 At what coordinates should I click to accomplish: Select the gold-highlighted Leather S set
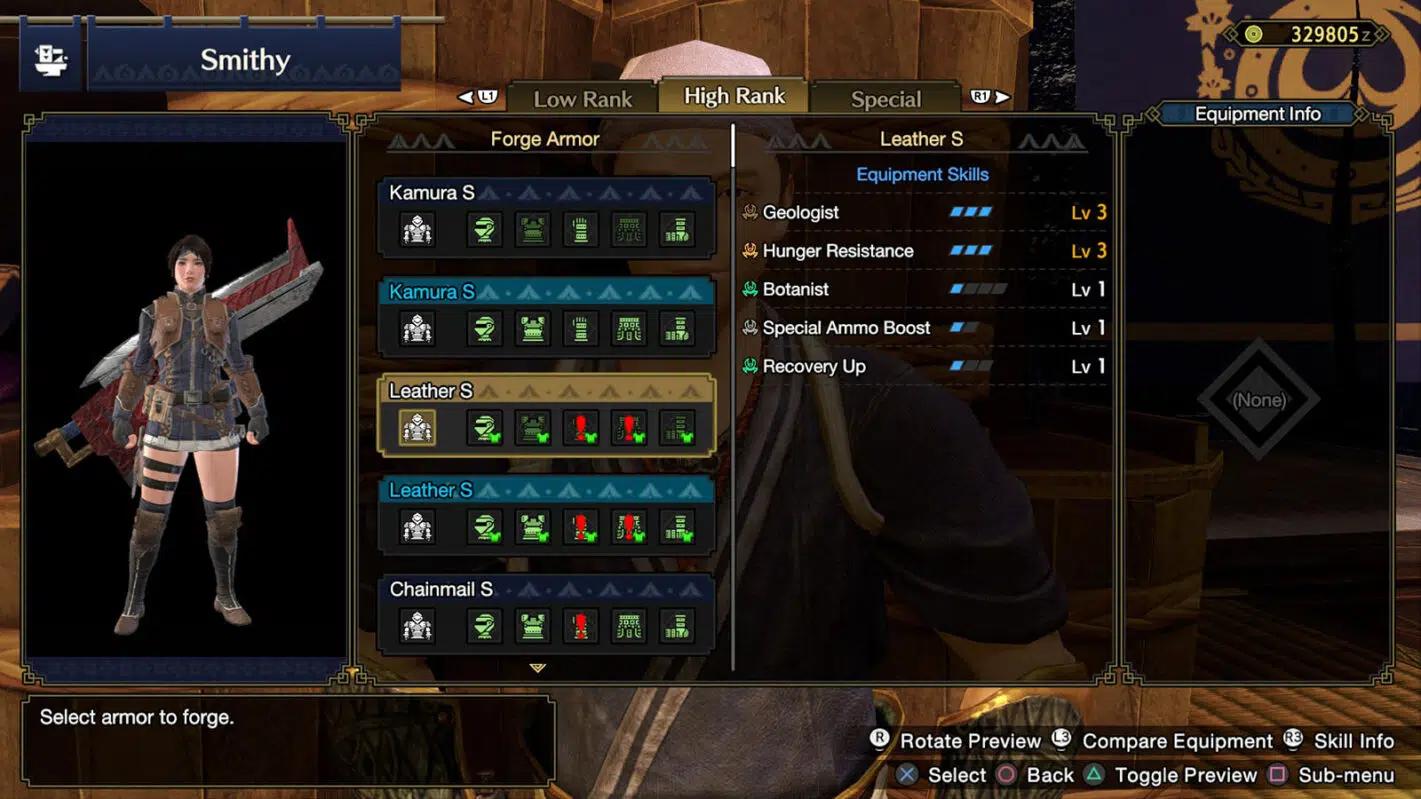[x=546, y=415]
